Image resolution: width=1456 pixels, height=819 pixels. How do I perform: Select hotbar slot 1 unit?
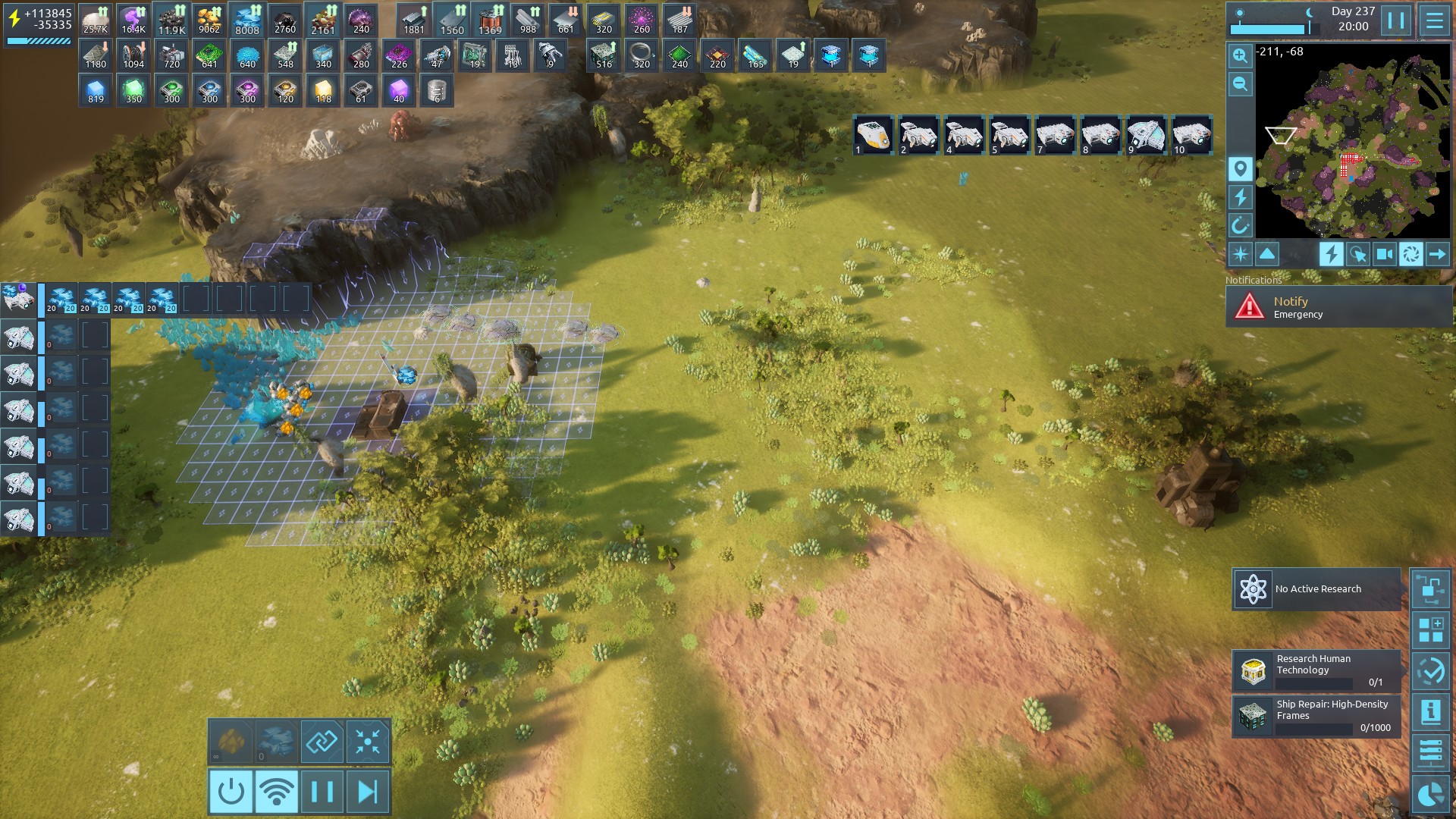[873, 135]
